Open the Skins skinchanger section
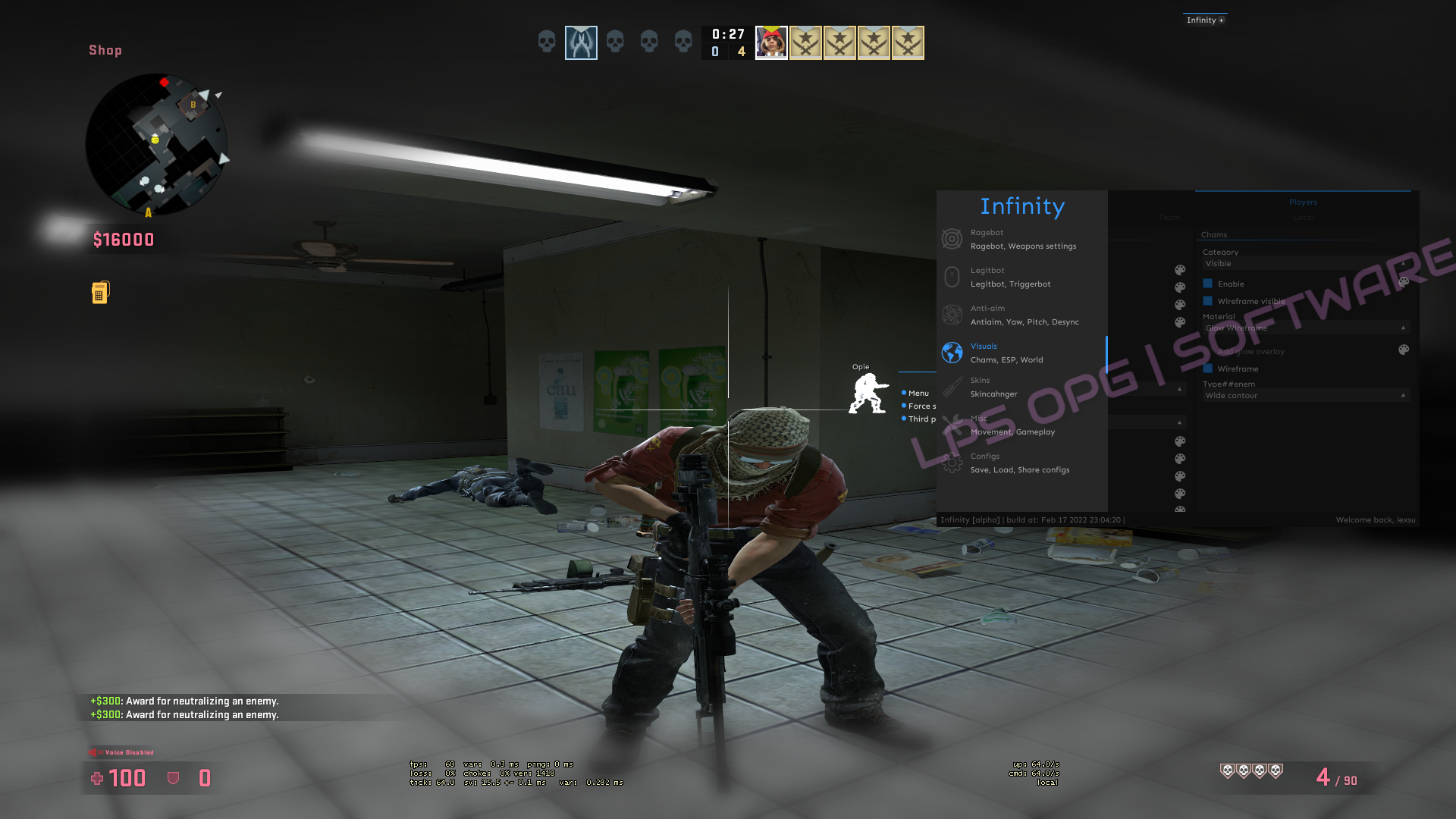Viewport: 1456px width, 819px height. click(x=1021, y=387)
